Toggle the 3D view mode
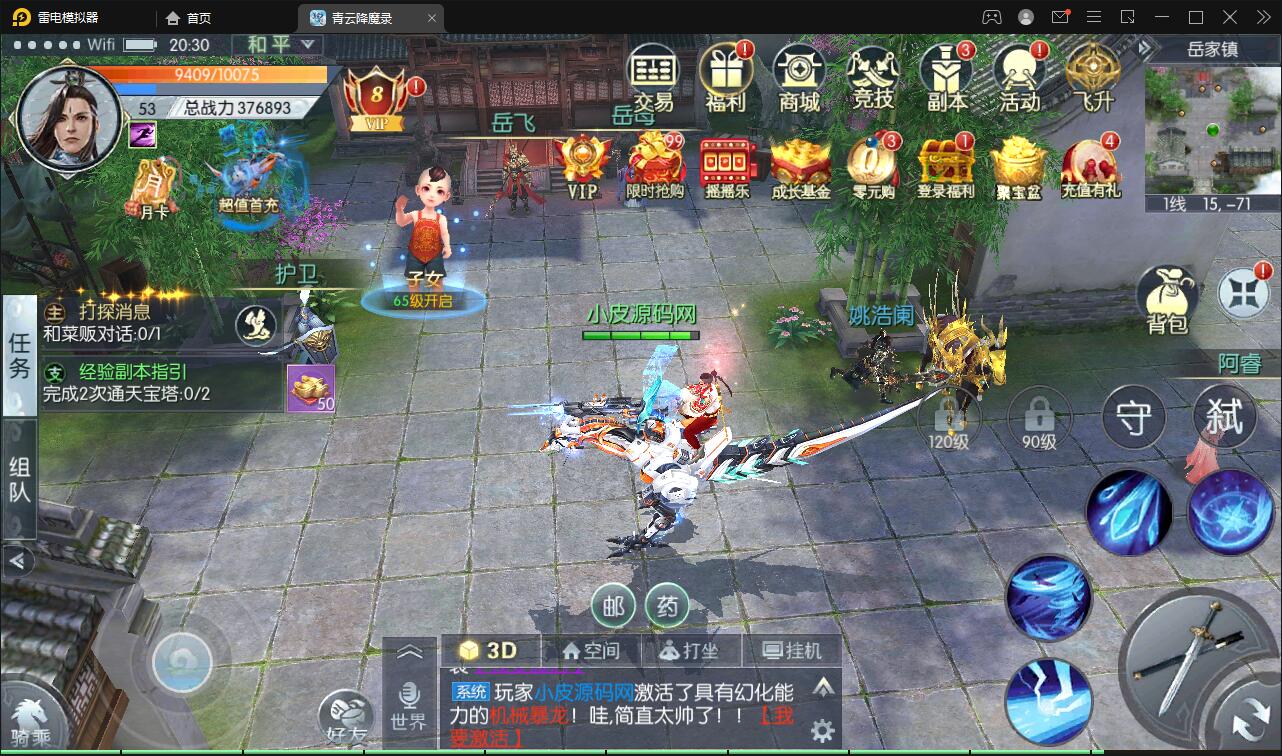Viewport: 1282px width, 756px height. (489, 650)
